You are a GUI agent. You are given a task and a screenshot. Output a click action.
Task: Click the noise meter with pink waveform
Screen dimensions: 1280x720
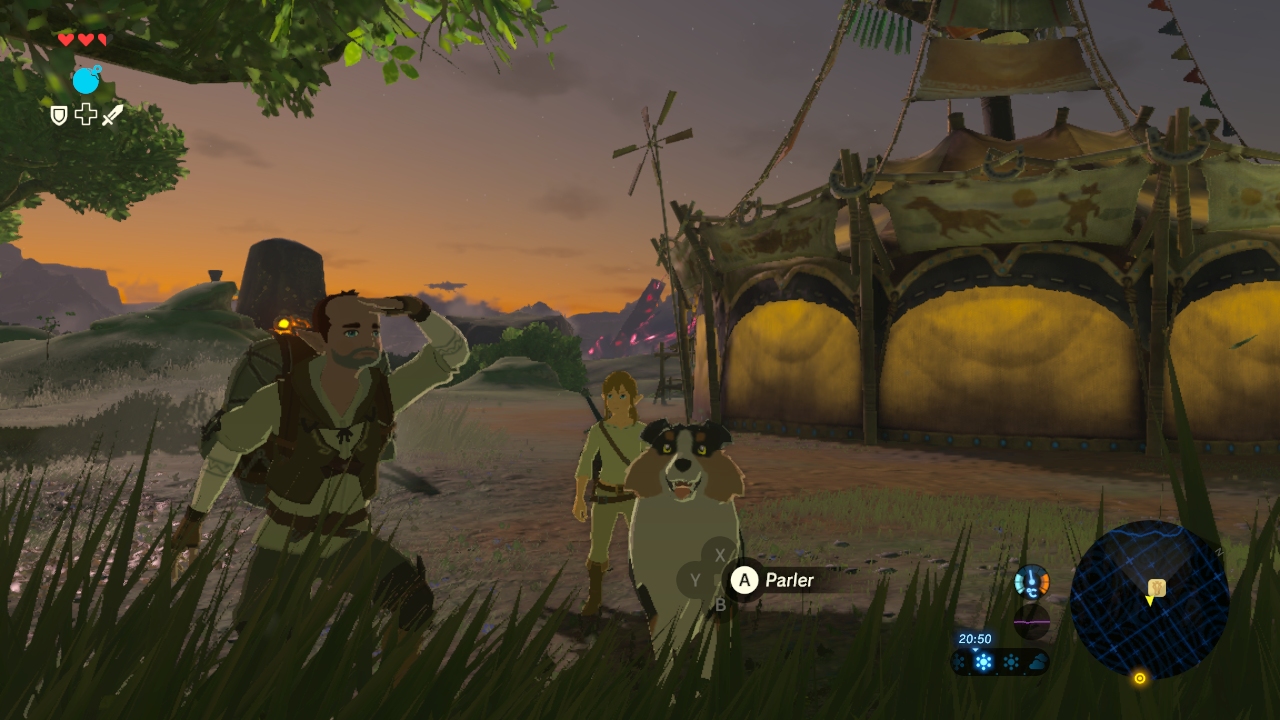(x=1032, y=621)
